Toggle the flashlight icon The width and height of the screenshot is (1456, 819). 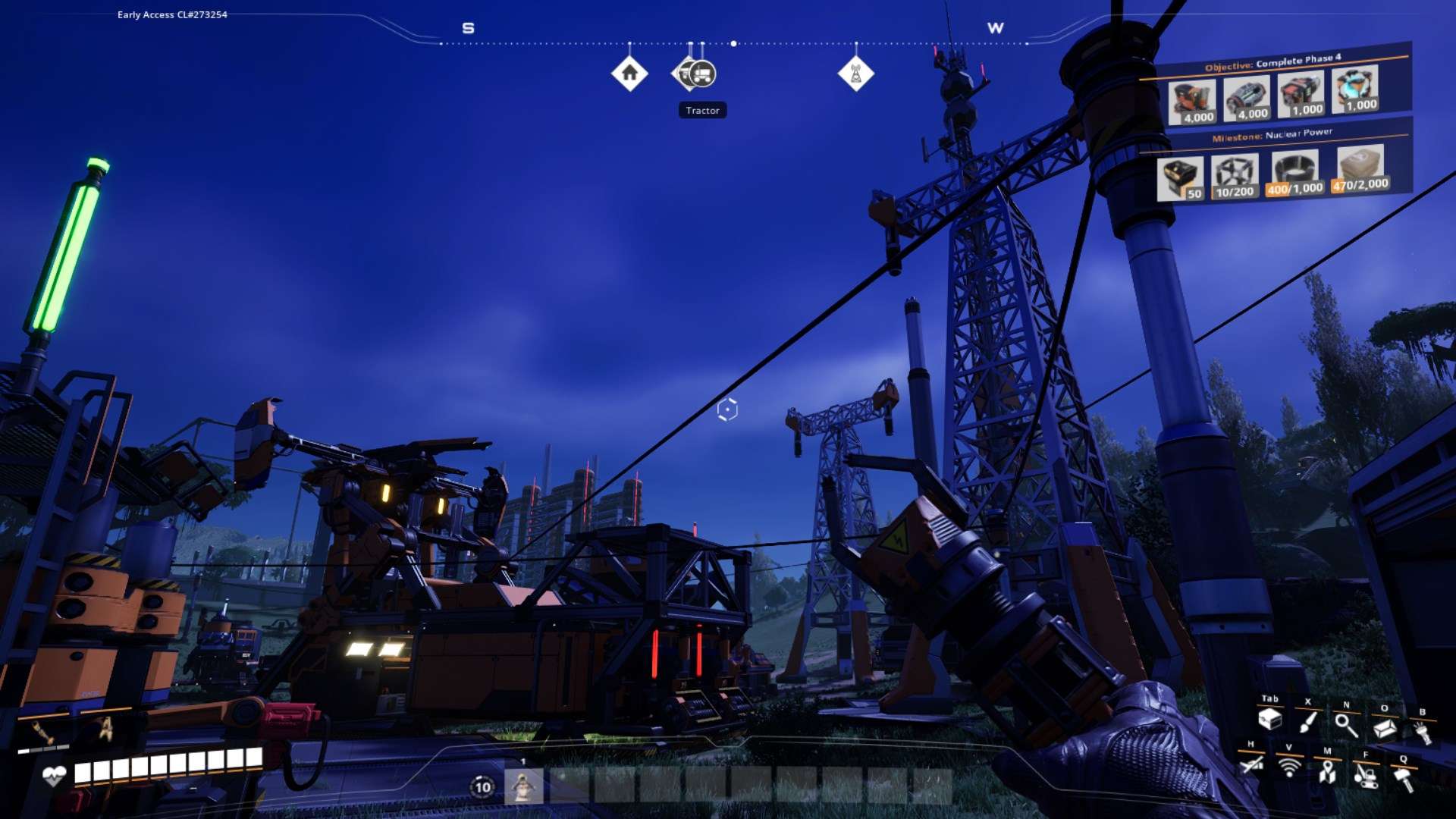point(1422,732)
